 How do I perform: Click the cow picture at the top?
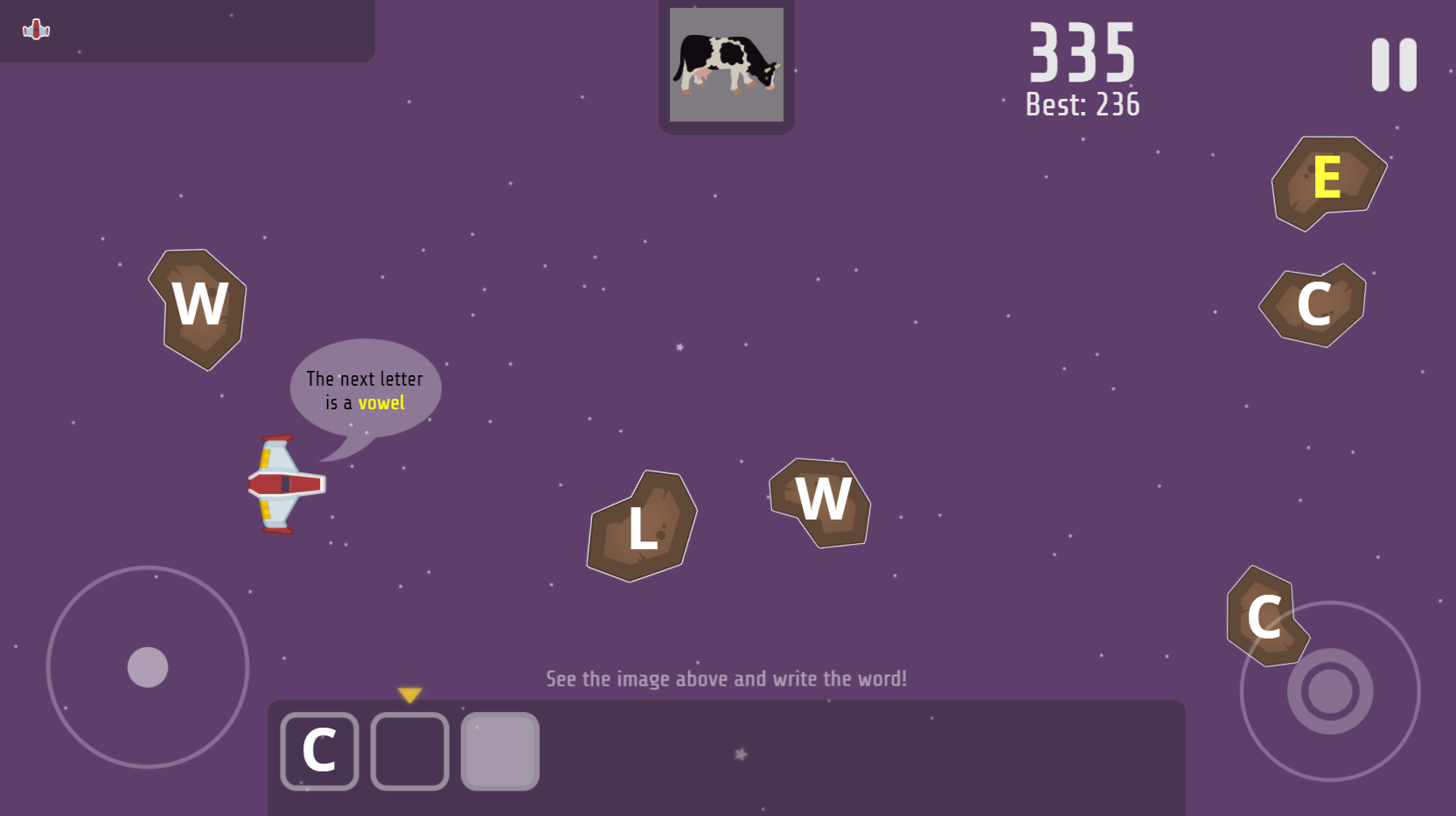coord(726,66)
